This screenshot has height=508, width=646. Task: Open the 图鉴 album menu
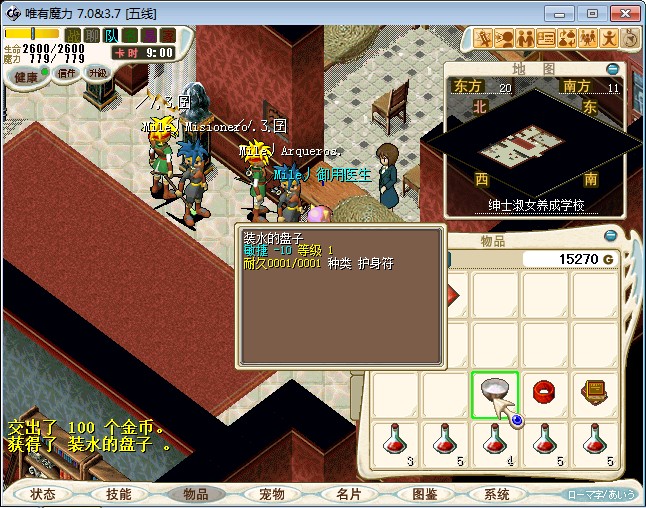pyautogui.click(x=424, y=494)
